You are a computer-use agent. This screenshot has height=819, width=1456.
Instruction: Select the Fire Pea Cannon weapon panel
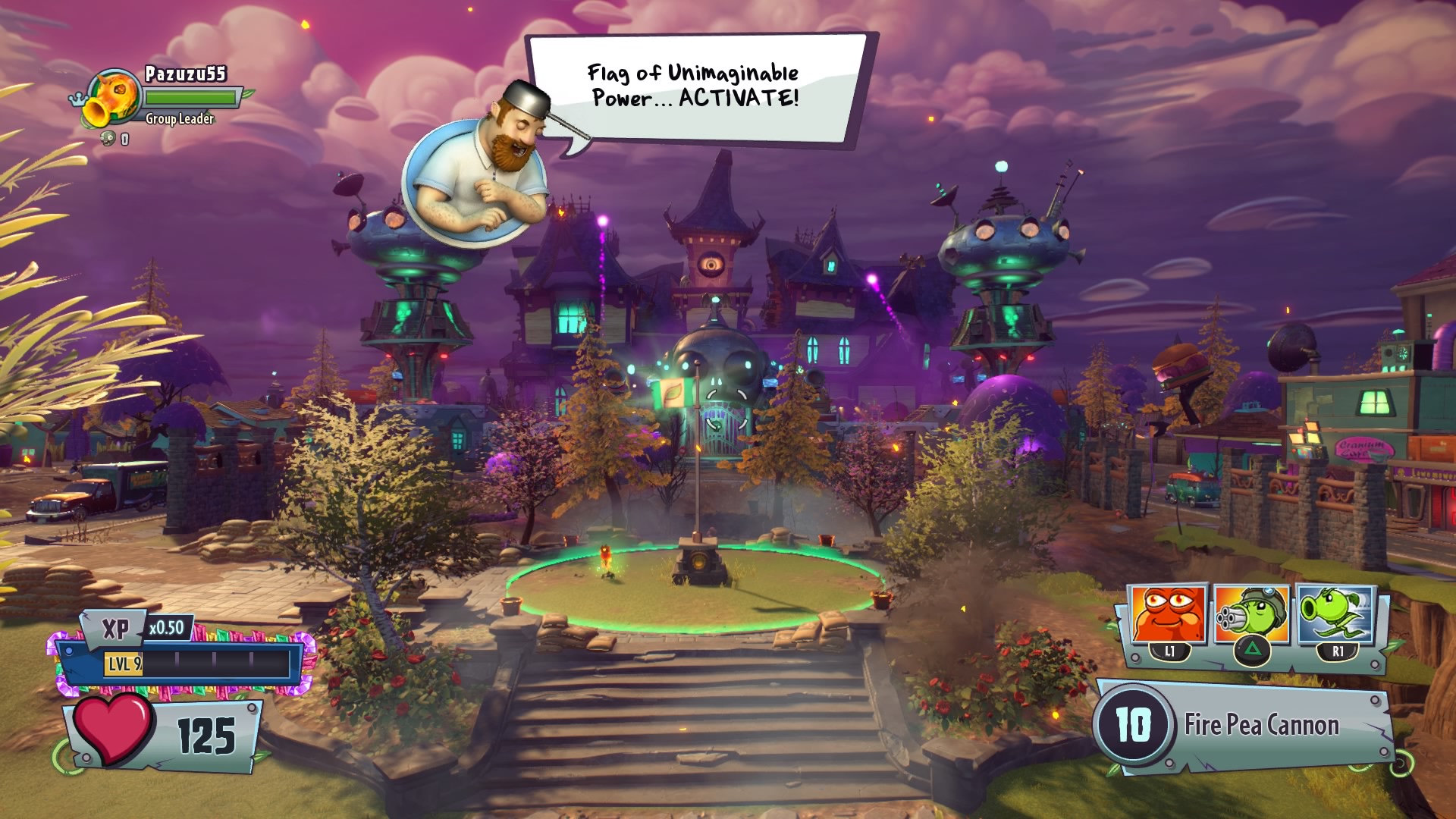coord(1244,726)
